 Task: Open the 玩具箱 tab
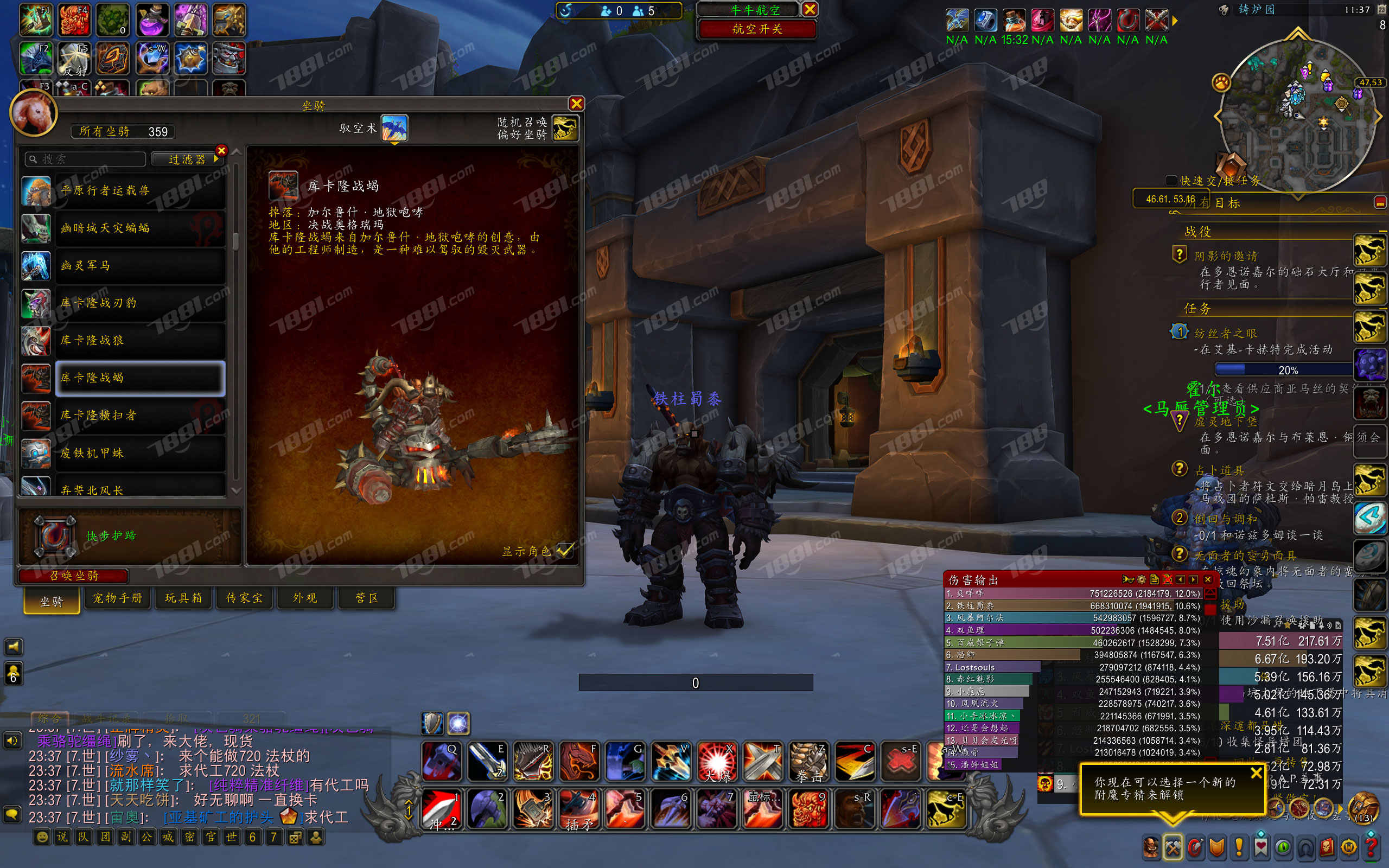(x=183, y=598)
